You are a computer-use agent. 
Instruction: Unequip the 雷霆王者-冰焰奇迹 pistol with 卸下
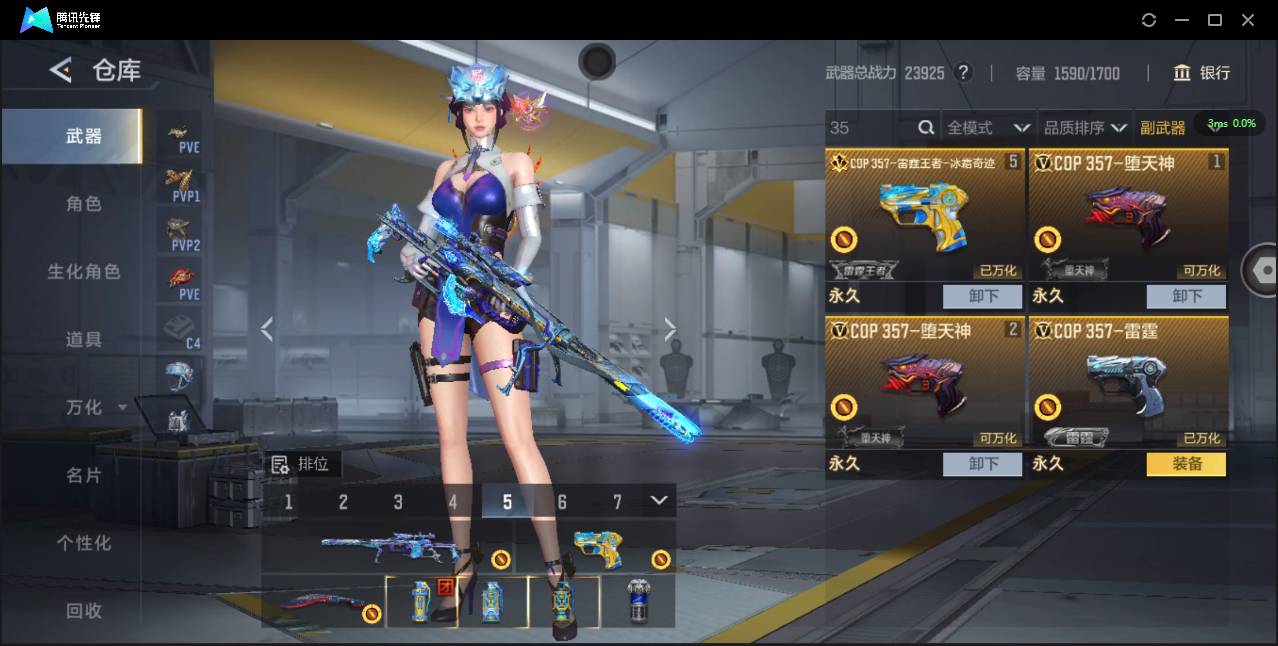[x=982, y=296]
